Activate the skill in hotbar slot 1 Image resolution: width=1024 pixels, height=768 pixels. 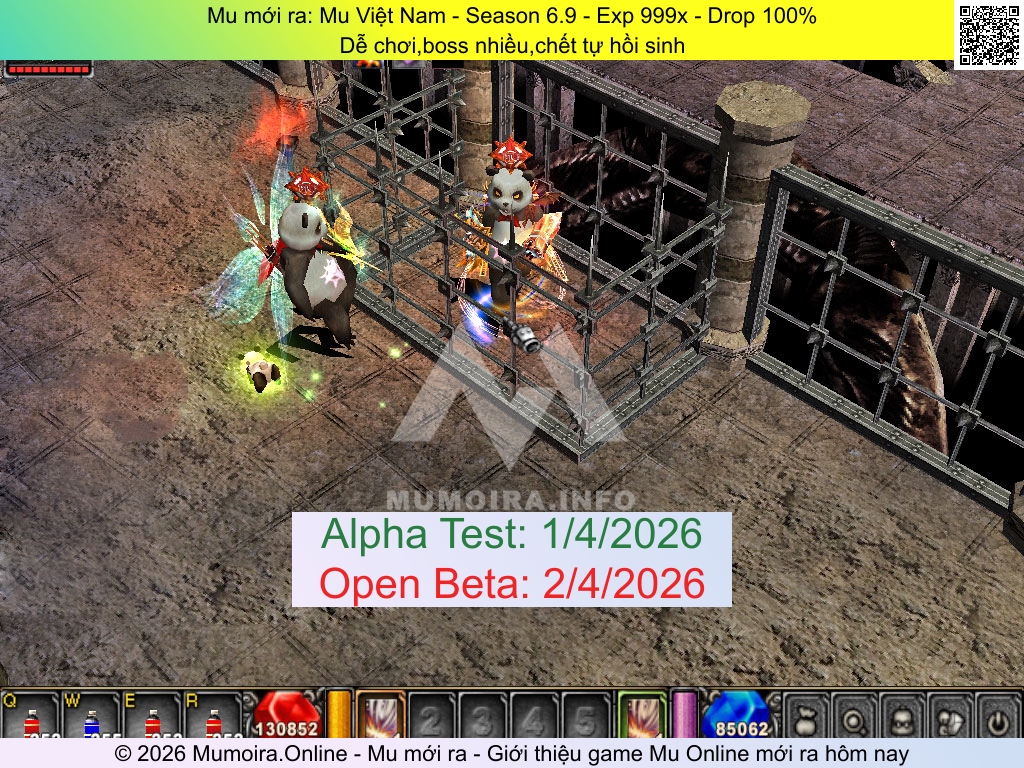point(380,716)
